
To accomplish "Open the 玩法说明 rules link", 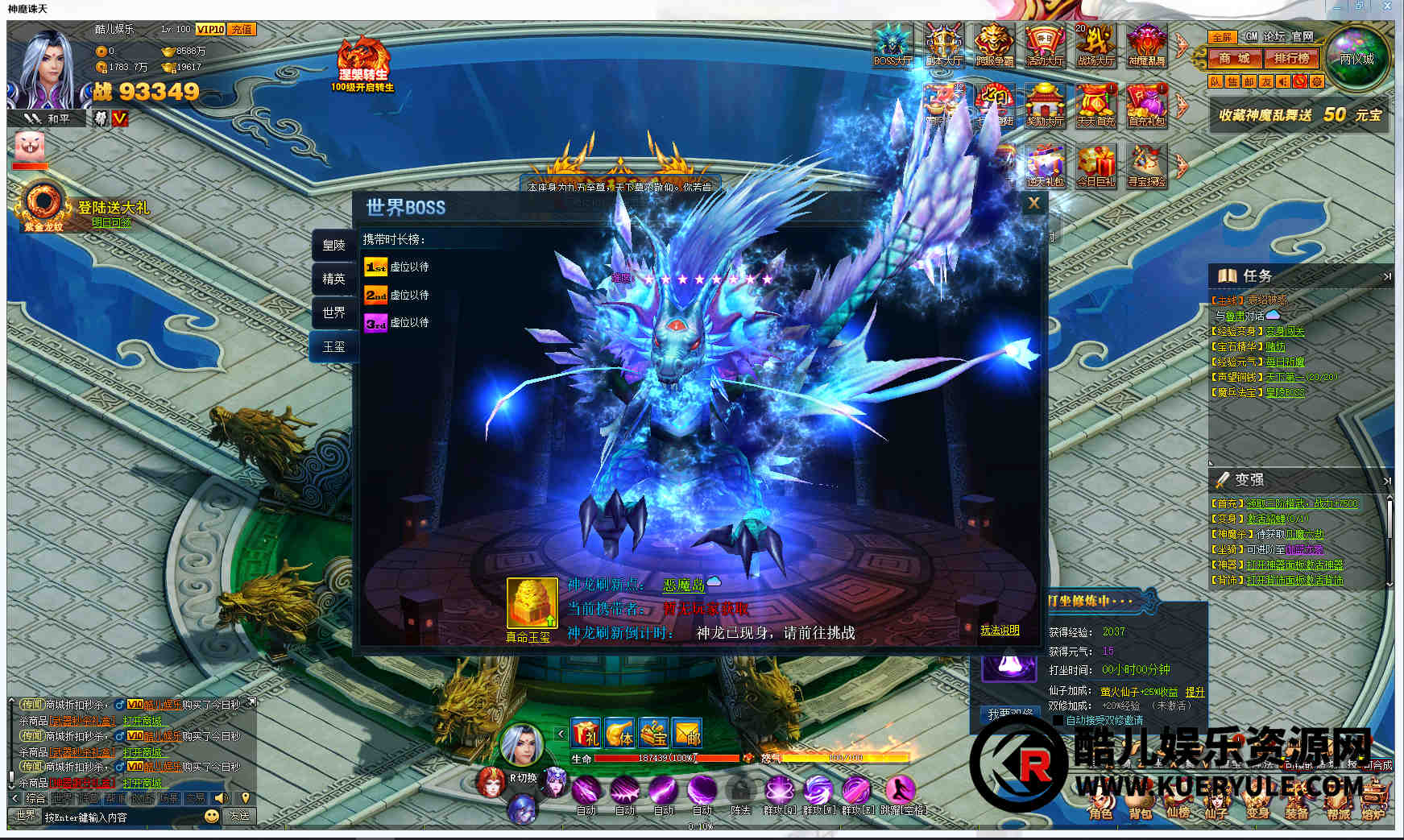I will point(999,630).
